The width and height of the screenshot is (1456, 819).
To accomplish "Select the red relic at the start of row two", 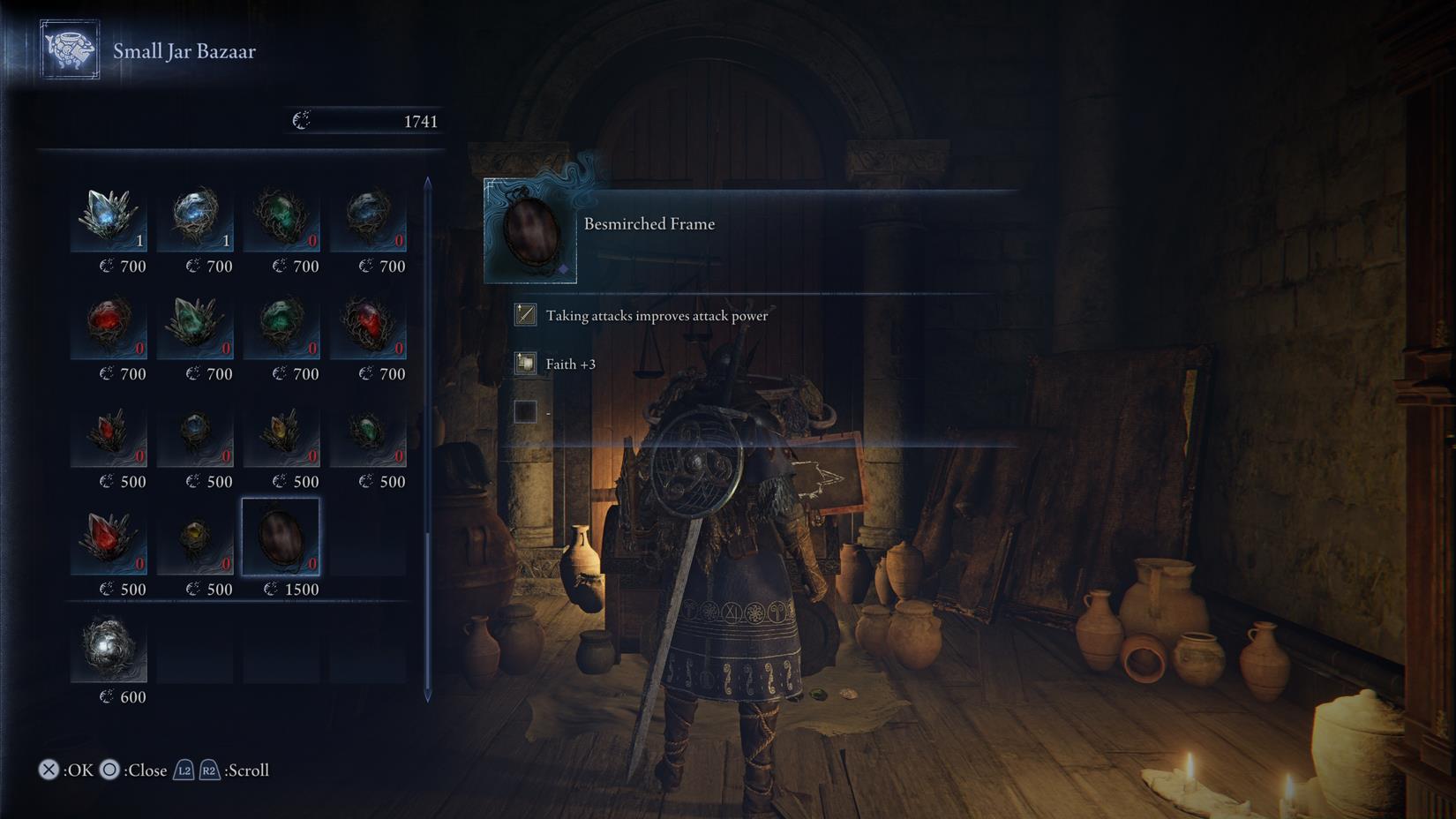I will click(x=109, y=325).
